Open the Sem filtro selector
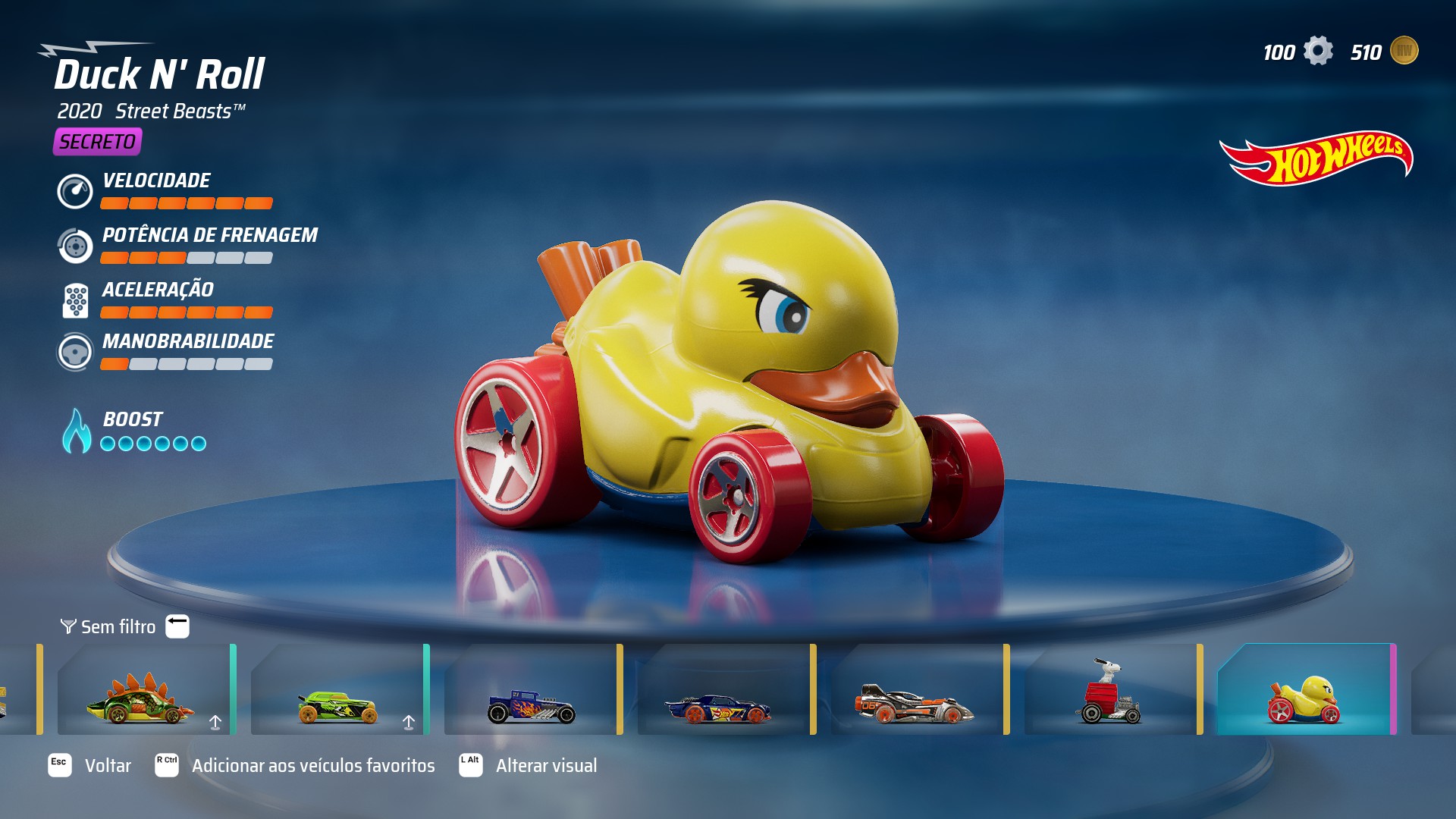 tap(118, 627)
